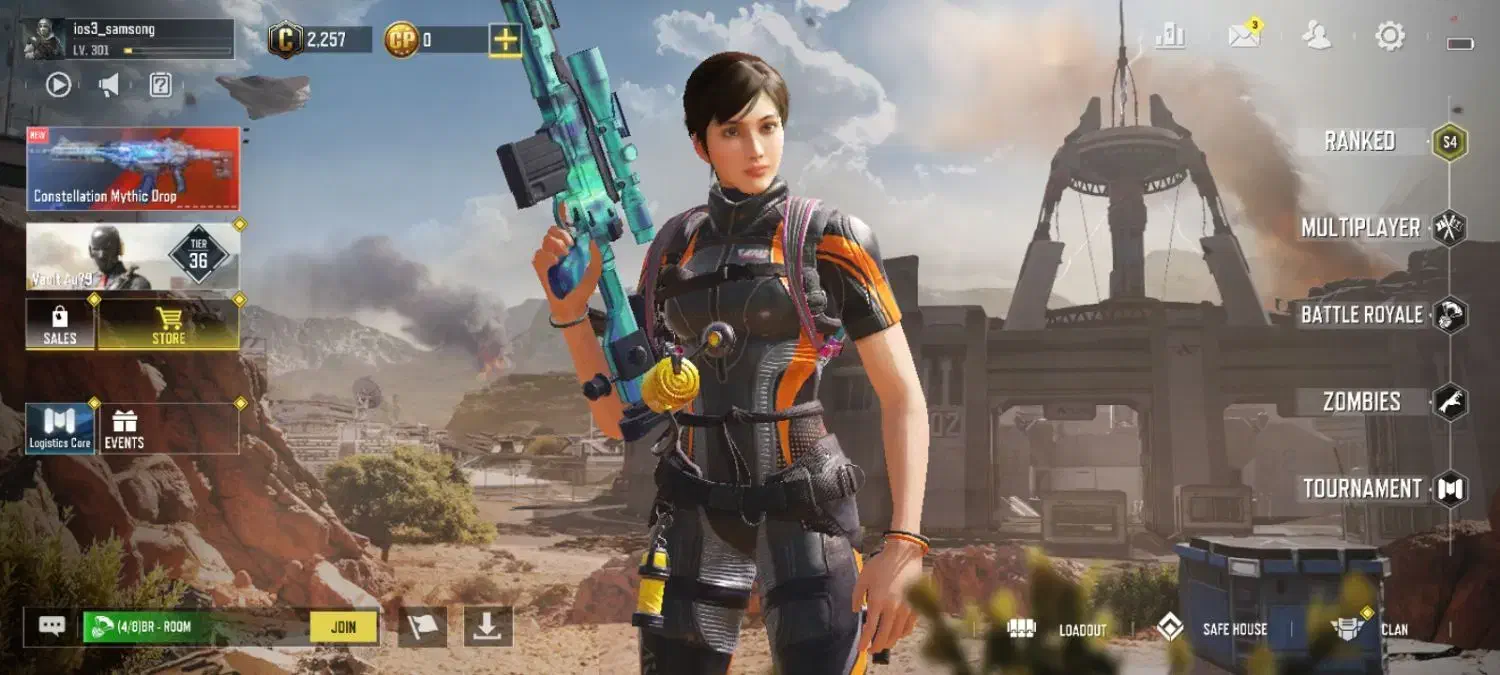This screenshot has height=675, width=1500.
Task: Join the BR room
Action: [x=343, y=627]
